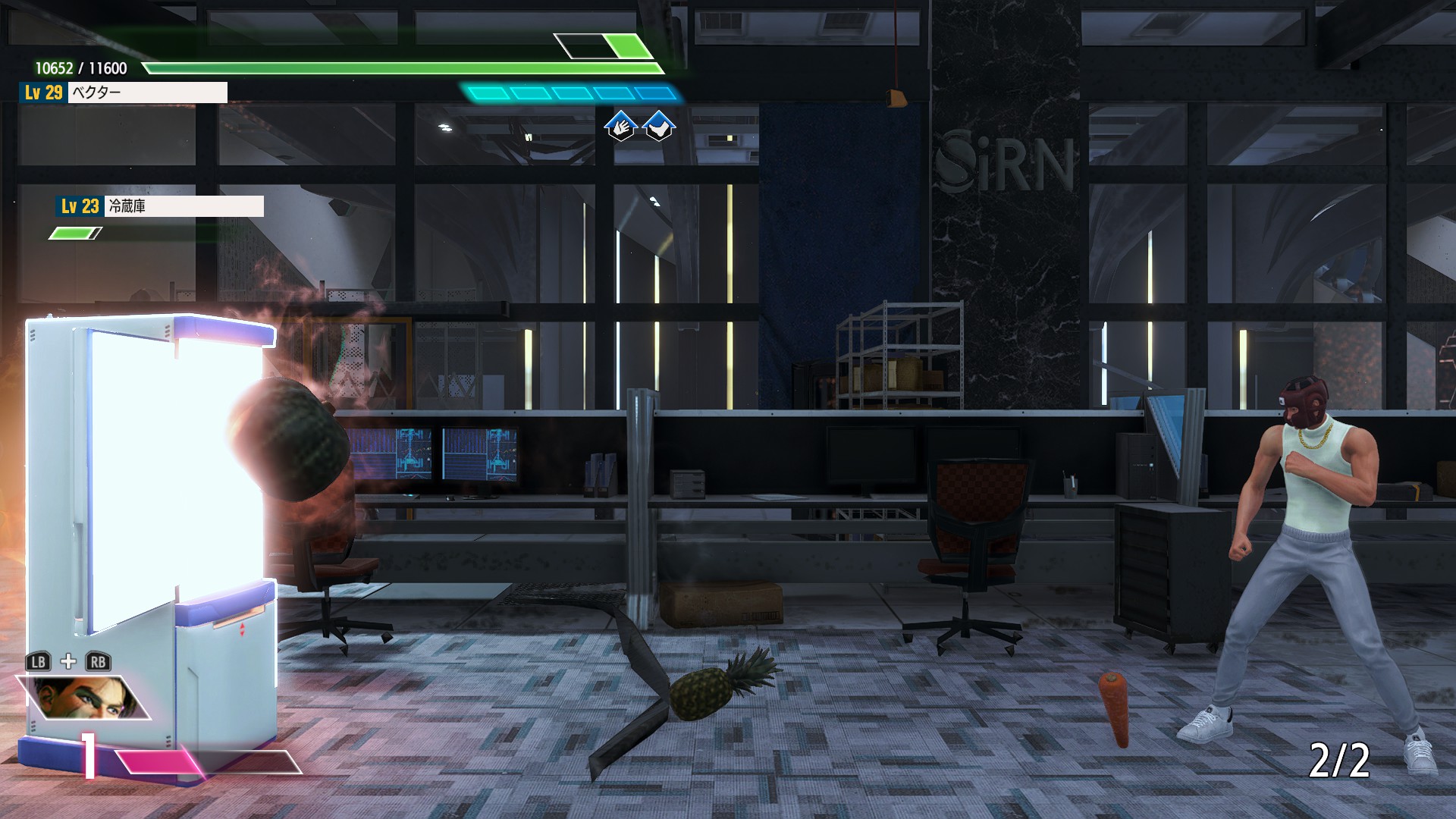The image size is (1456, 819).
Task: Select the master assist portrait icon
Action: (85, 697)
